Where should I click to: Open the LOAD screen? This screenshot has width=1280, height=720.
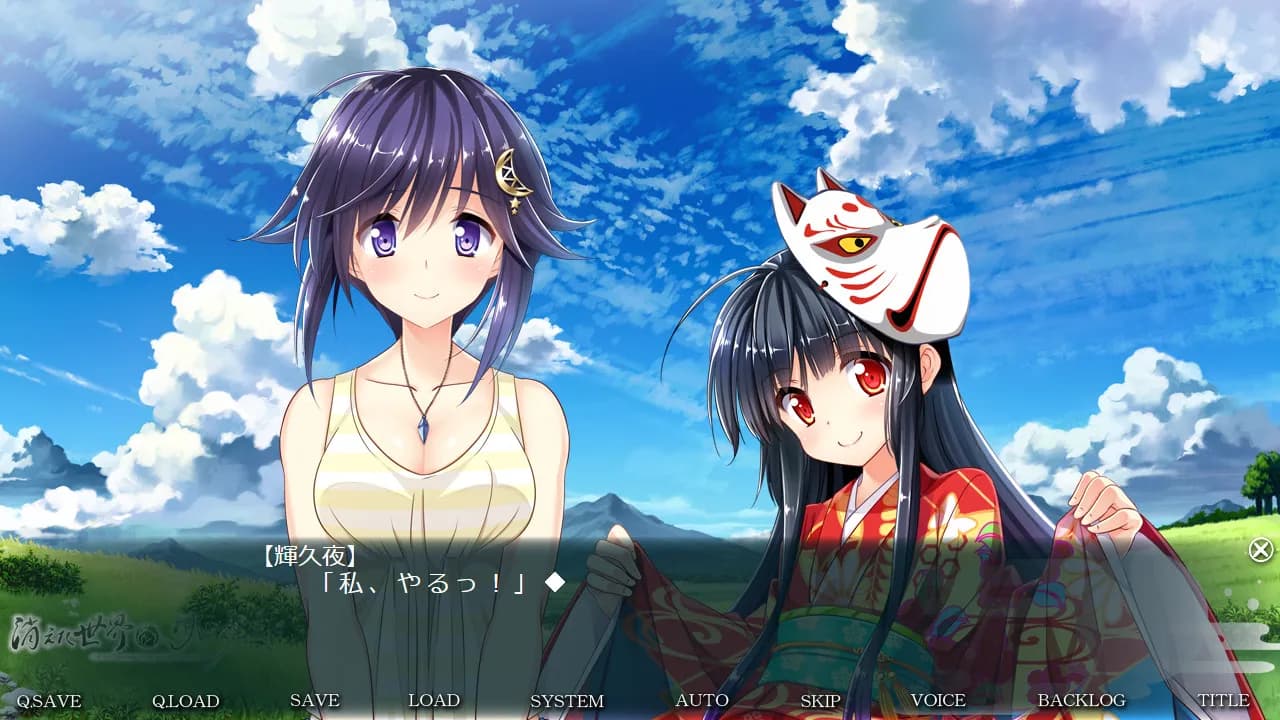click(436, 701)
